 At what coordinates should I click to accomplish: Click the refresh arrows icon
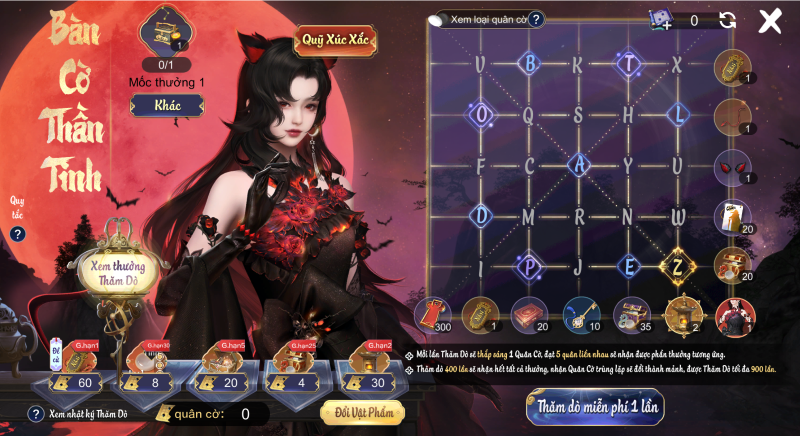point(727,21)
